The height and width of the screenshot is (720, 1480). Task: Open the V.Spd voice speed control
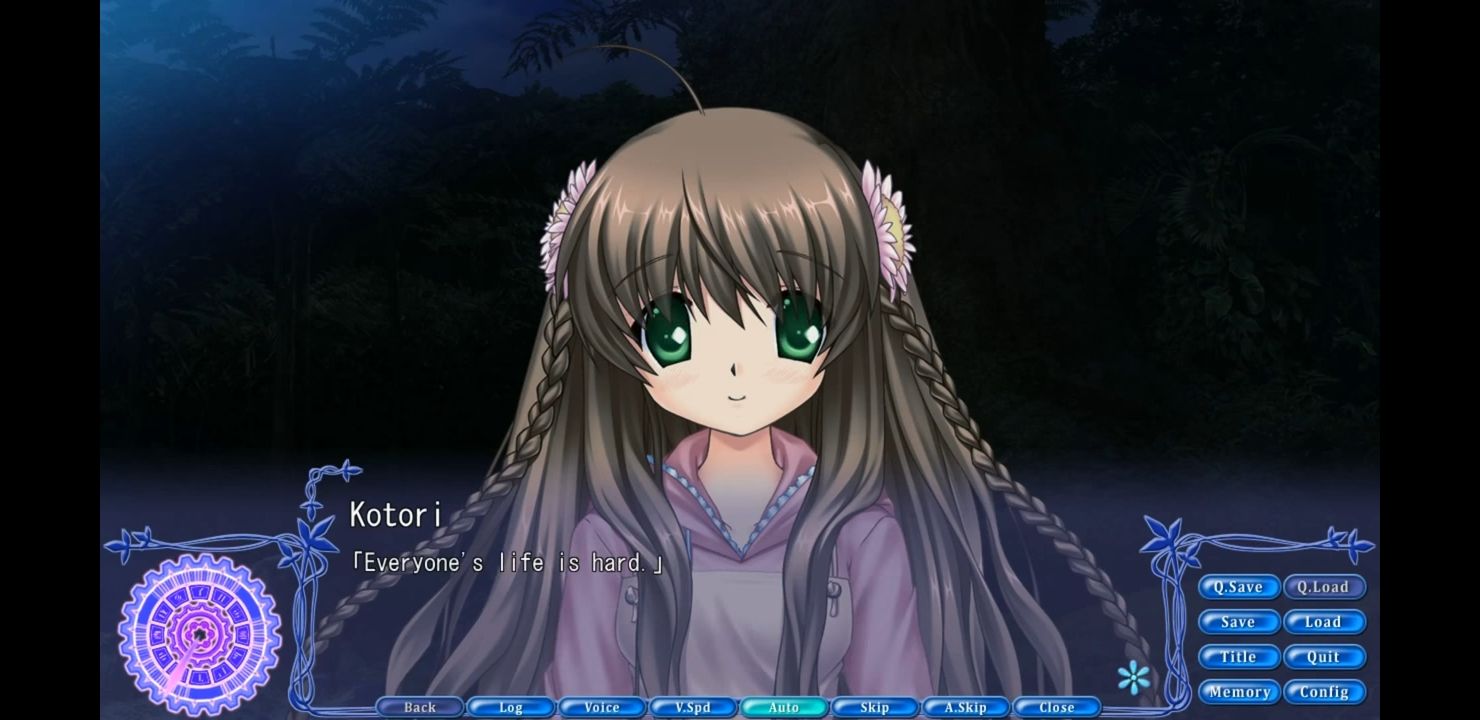[x=692, y=706]
